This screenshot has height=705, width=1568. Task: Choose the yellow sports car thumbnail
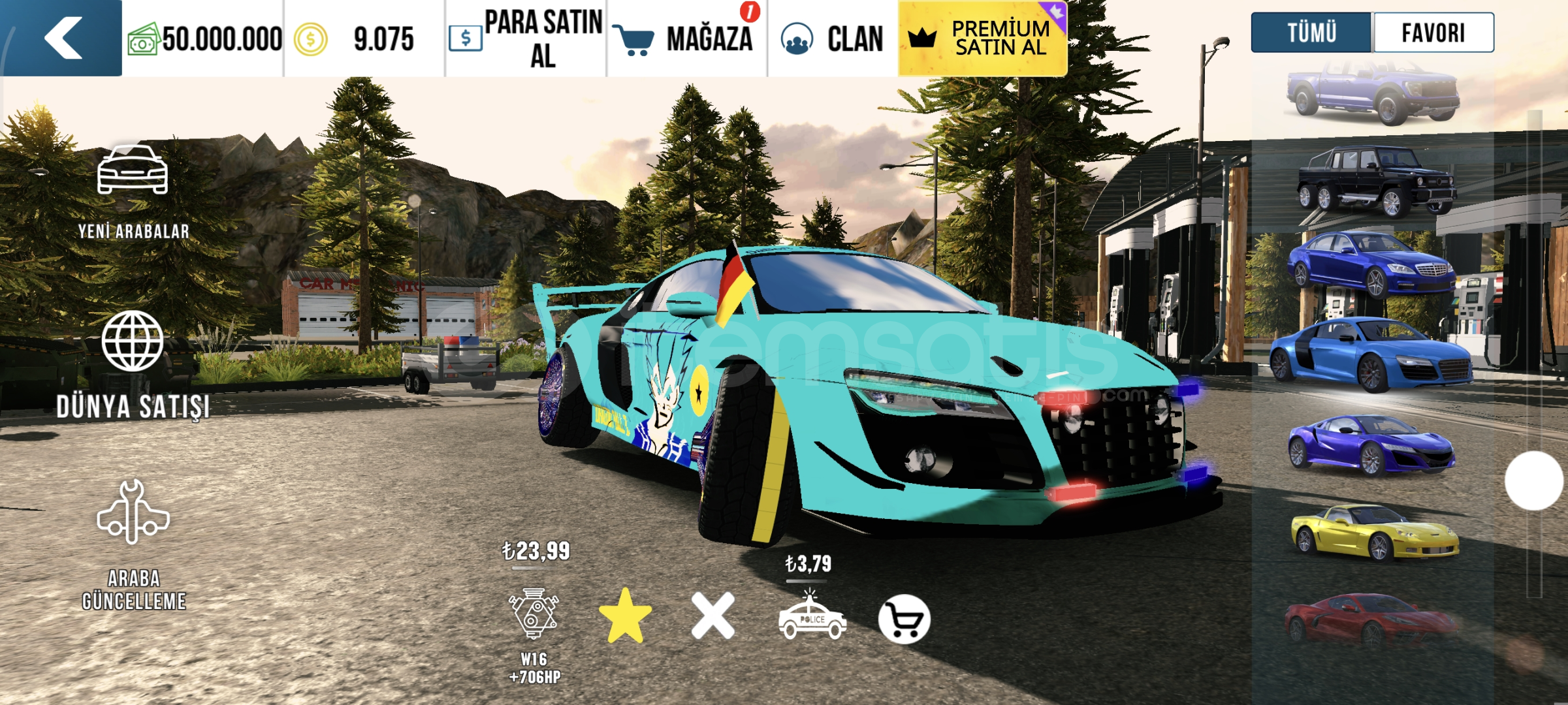point(1375,532)
